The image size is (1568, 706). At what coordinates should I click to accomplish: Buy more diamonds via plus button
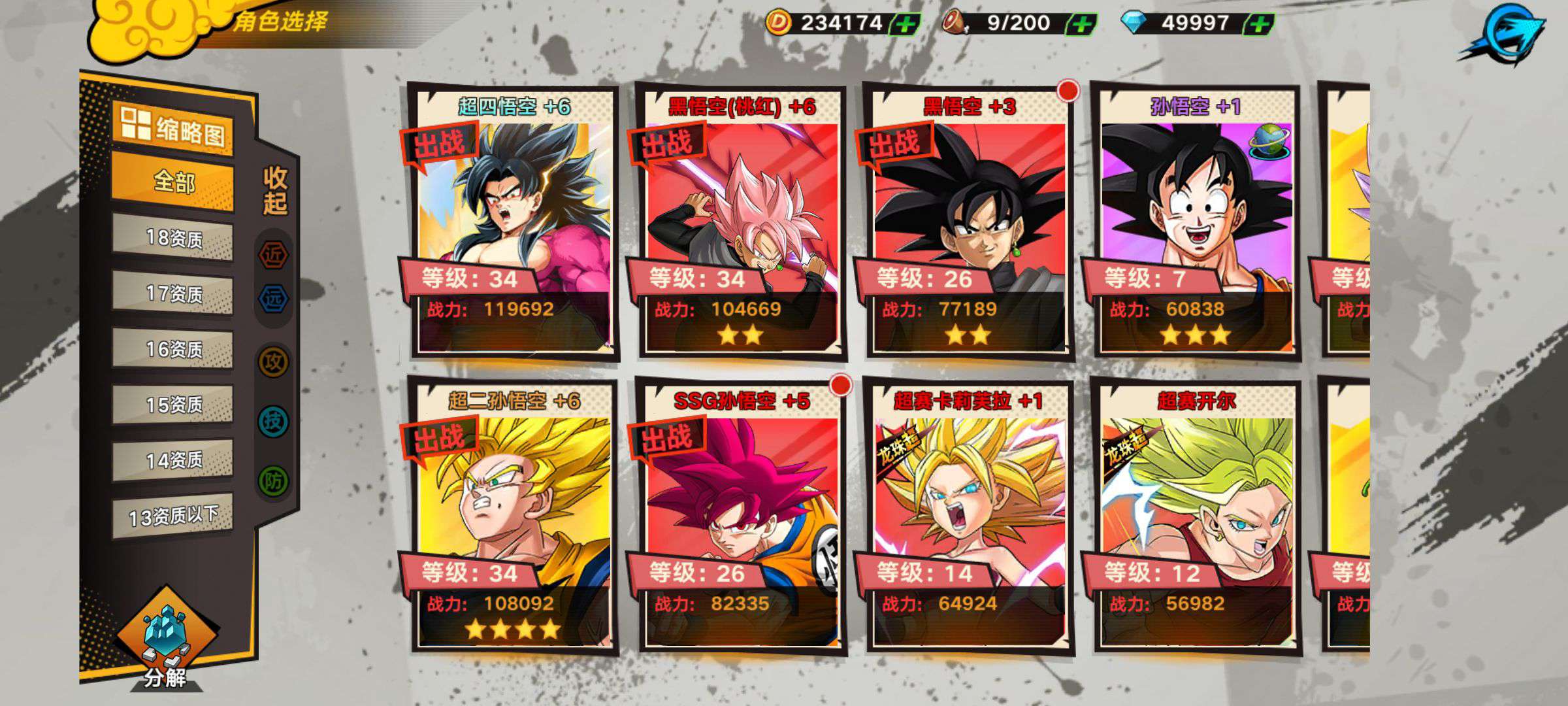(1258, 24)
